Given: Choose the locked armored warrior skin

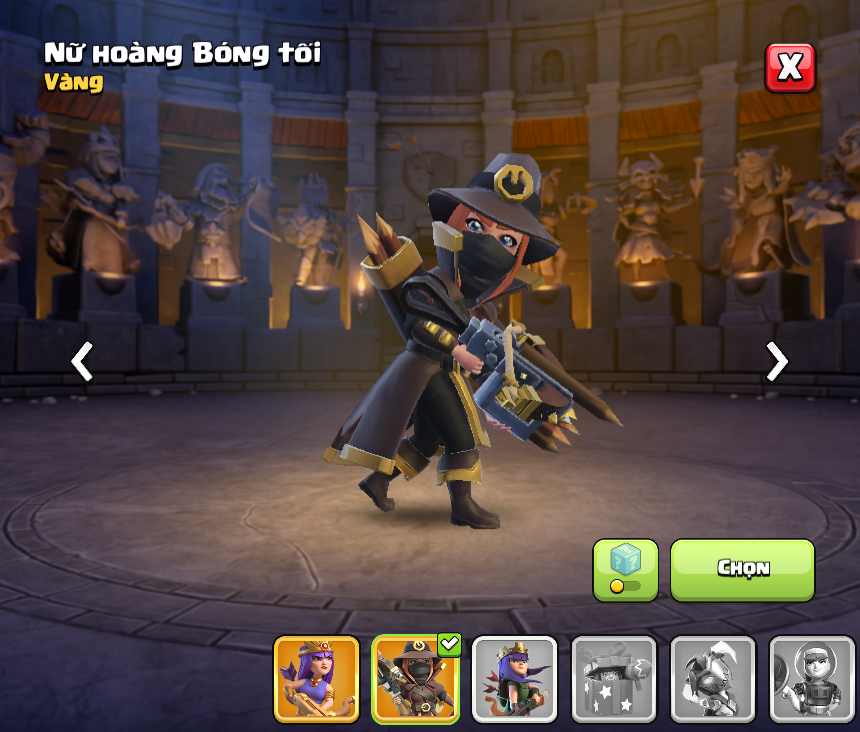Looking at the screenshot, I should (712, 679).
